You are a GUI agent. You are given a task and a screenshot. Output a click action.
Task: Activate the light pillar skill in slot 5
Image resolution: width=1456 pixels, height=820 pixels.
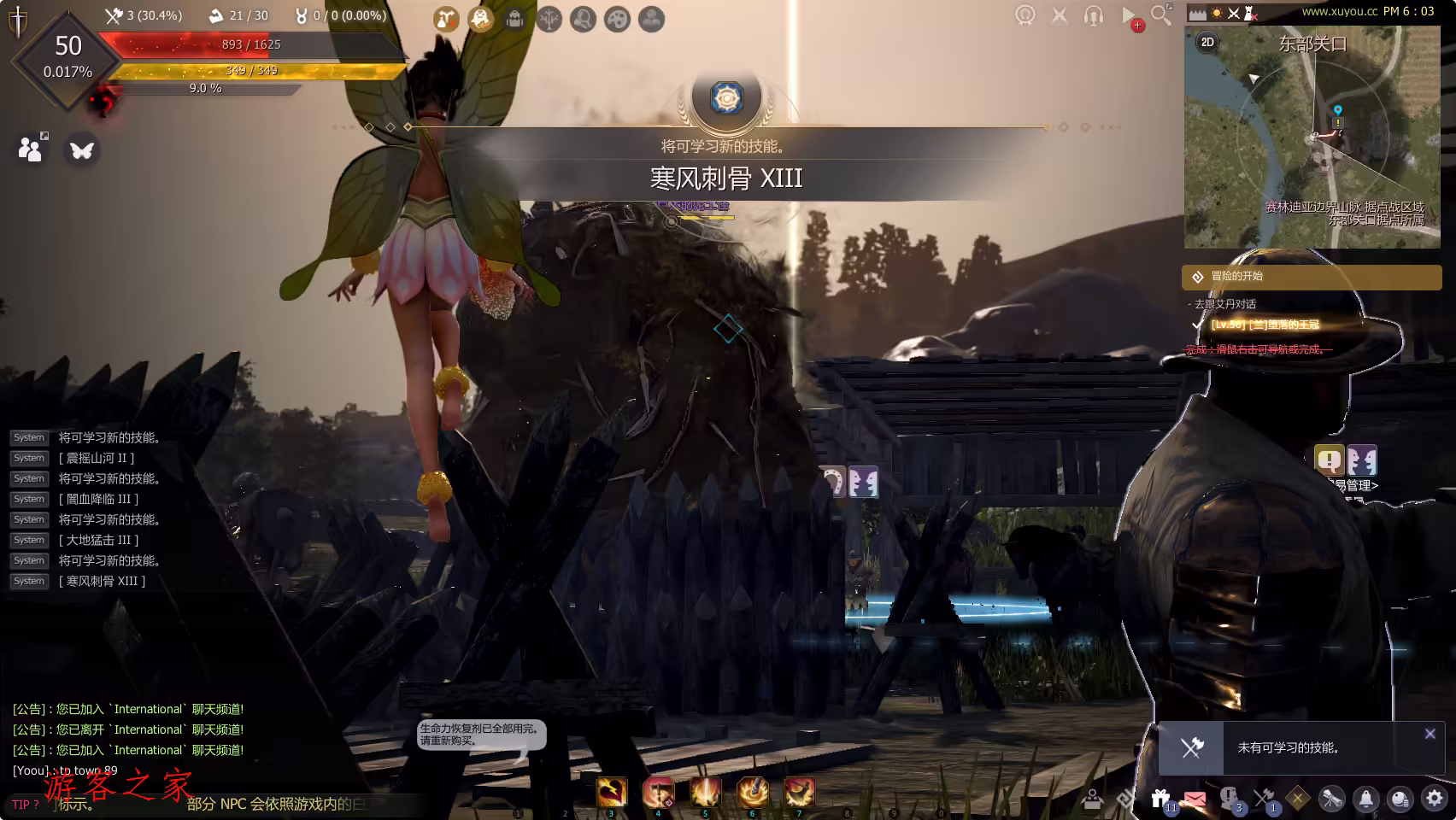pos(705,792)
